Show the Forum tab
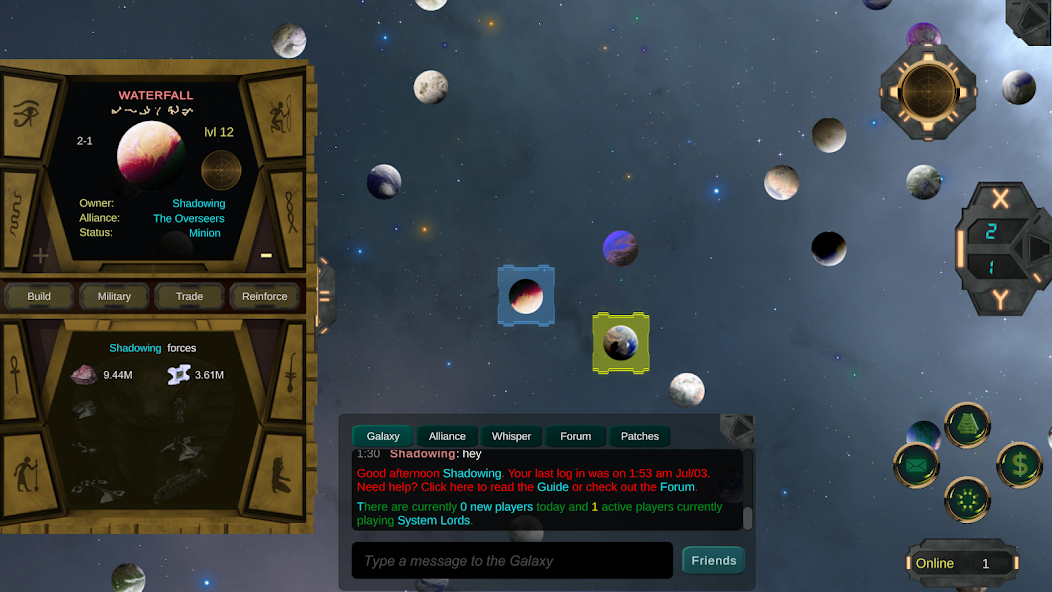 [x=575, y=436]
